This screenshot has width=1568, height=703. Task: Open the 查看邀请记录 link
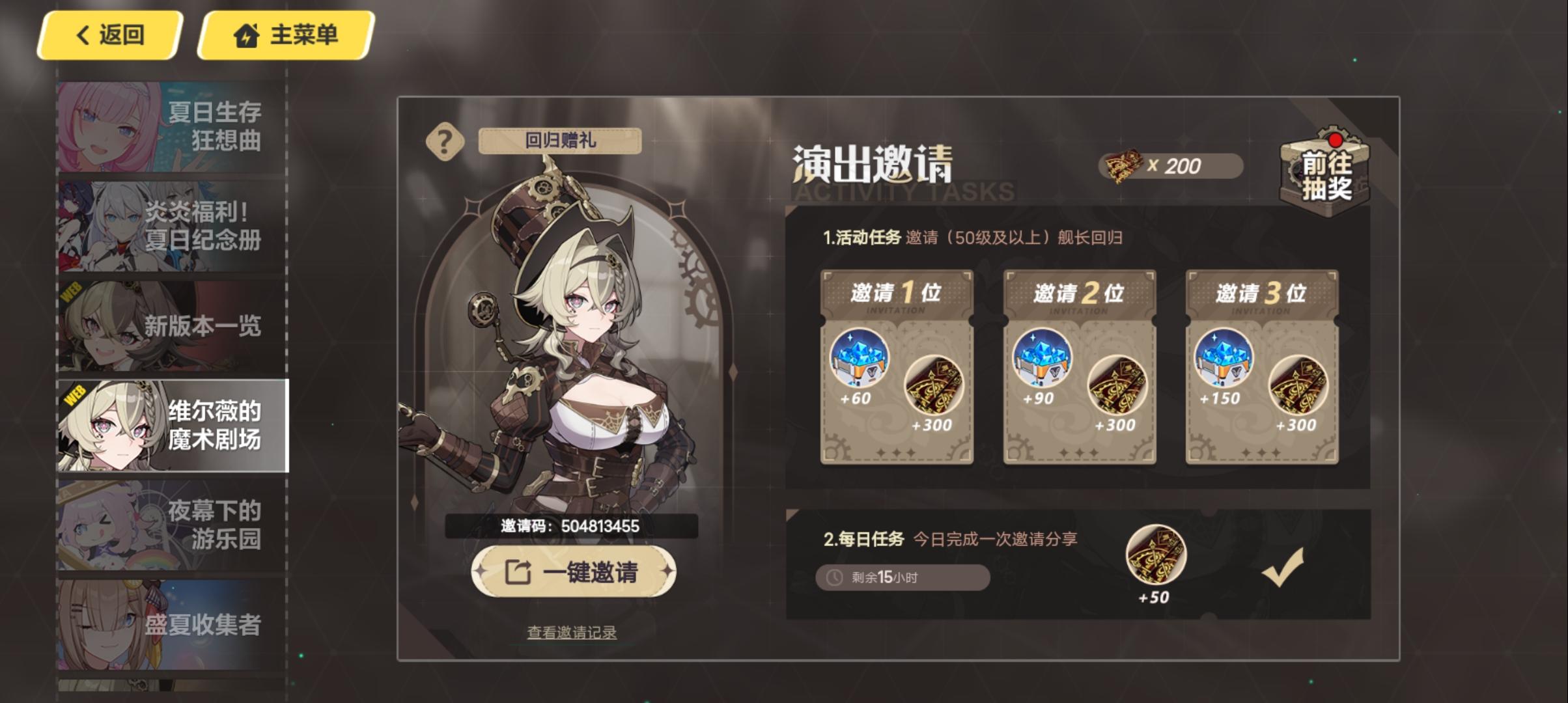coord(572,630)
